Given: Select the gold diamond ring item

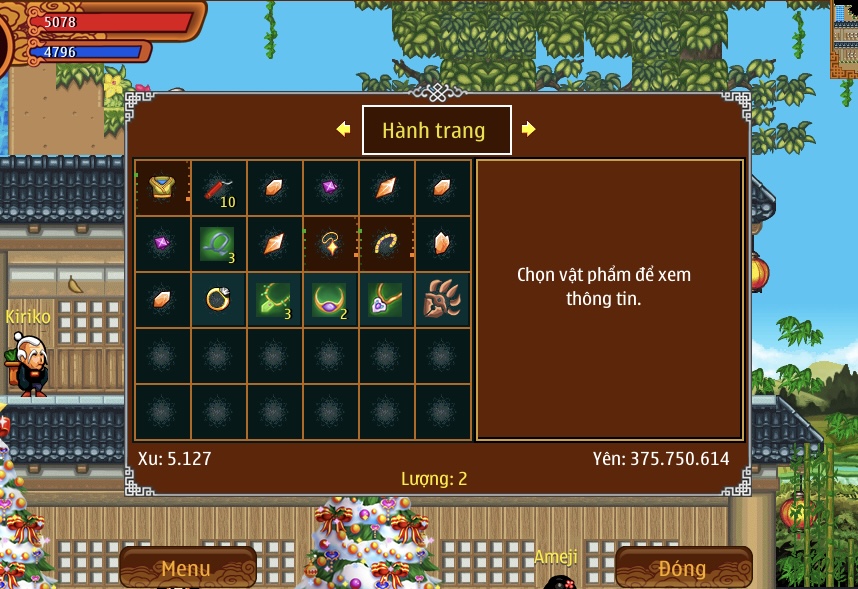Looking at the screenshot, I should 218,300.
